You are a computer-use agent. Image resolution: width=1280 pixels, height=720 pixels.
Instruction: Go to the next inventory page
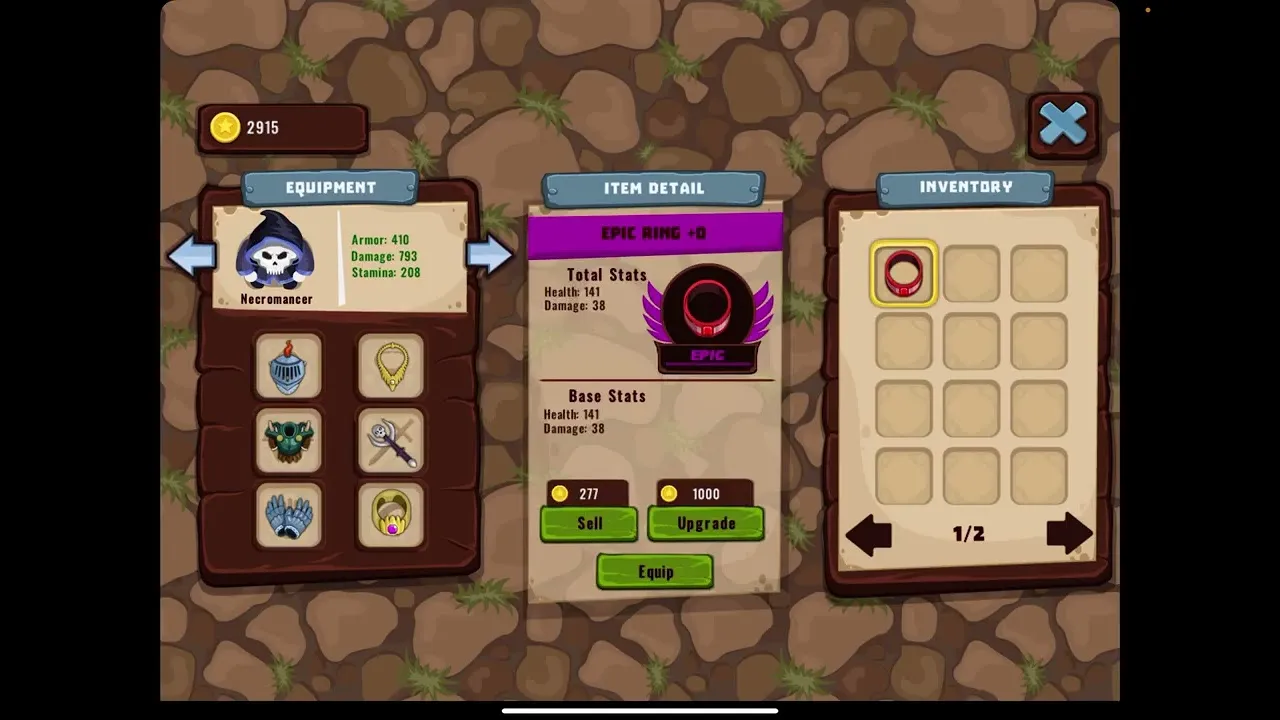[1068, 535]
